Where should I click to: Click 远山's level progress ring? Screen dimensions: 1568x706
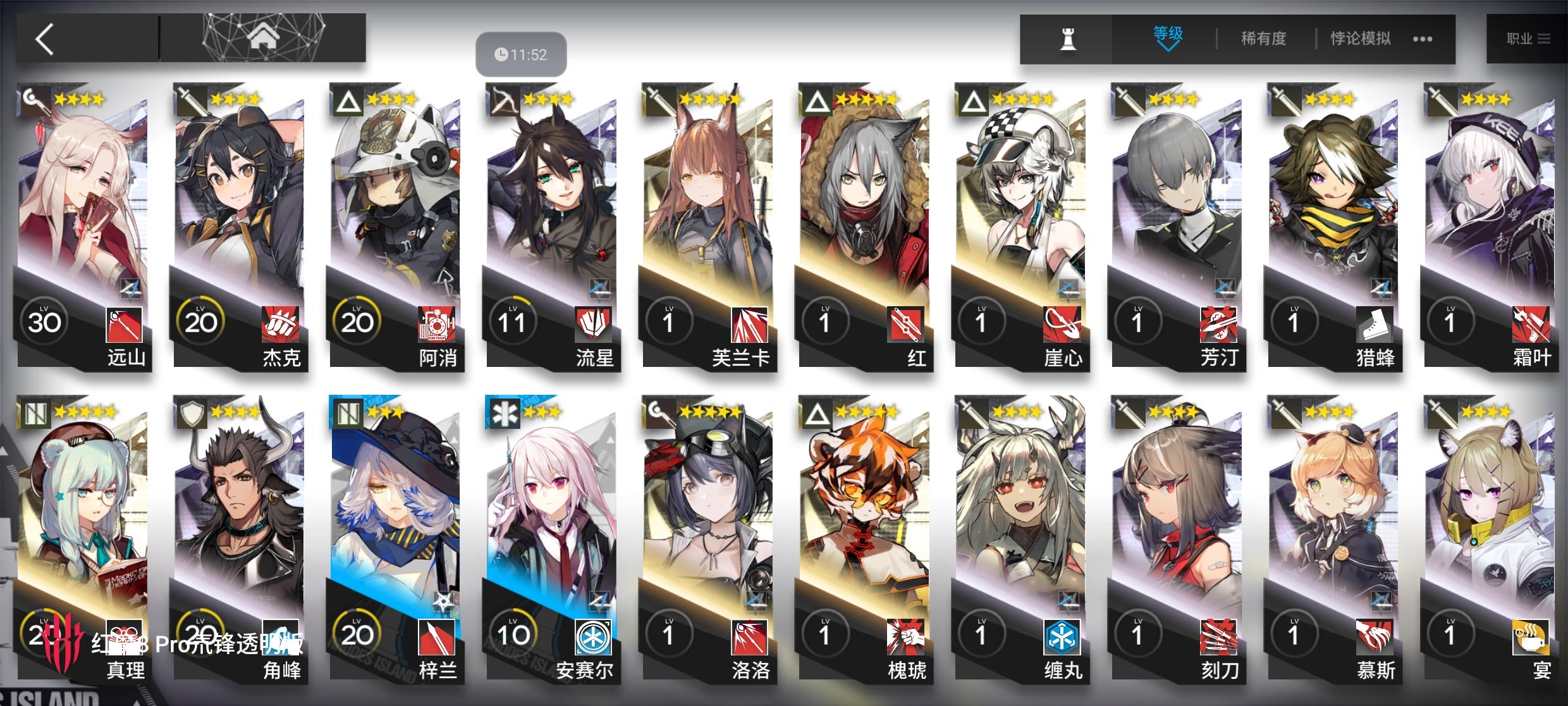coord(44,321)
